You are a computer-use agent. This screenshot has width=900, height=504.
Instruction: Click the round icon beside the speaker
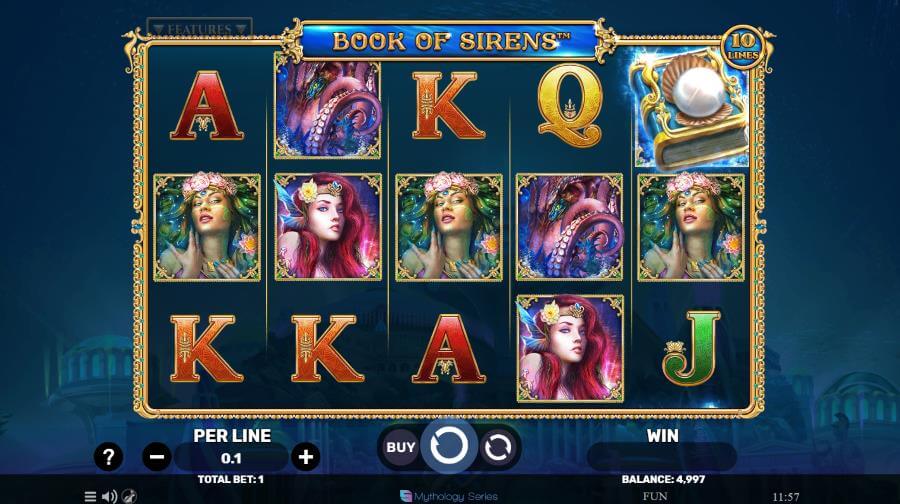click(129, 496)
